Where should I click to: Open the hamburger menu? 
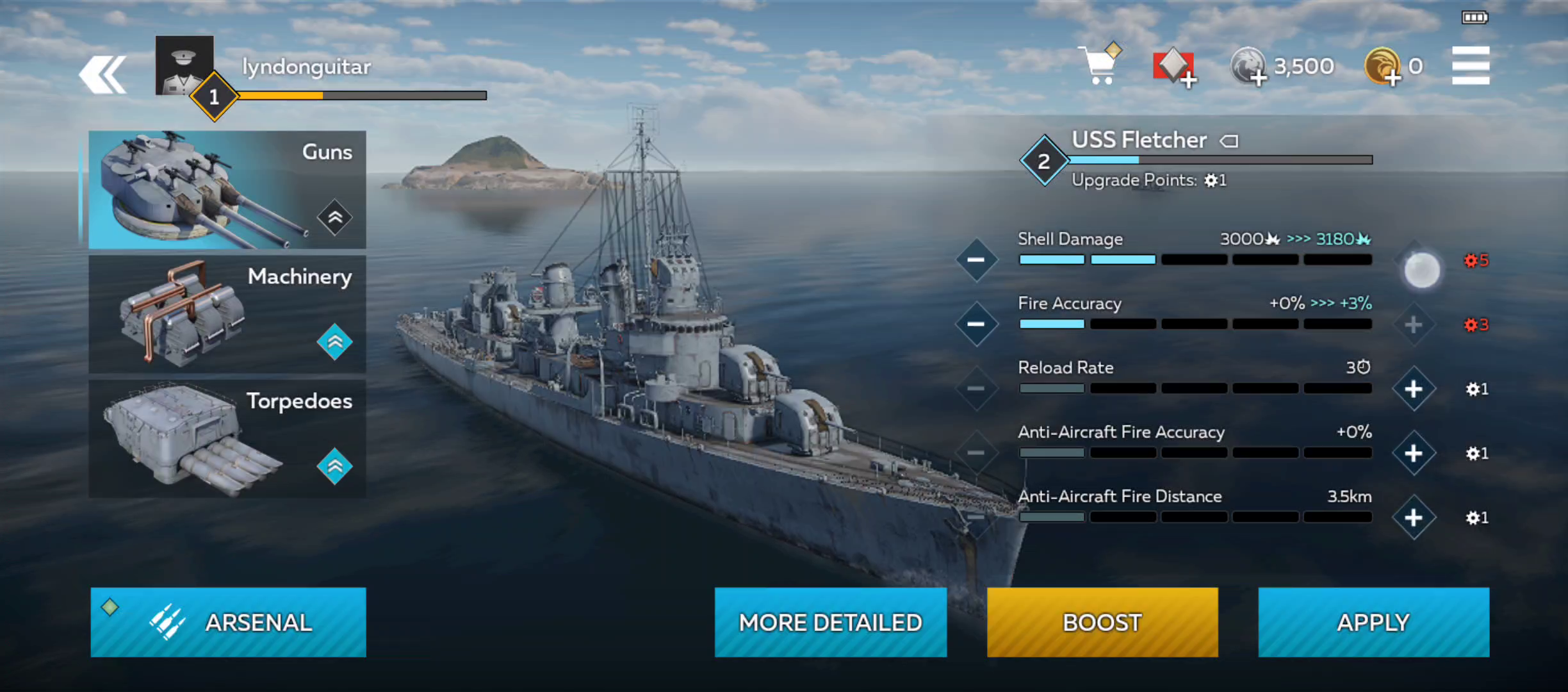tap(1470, 65)
